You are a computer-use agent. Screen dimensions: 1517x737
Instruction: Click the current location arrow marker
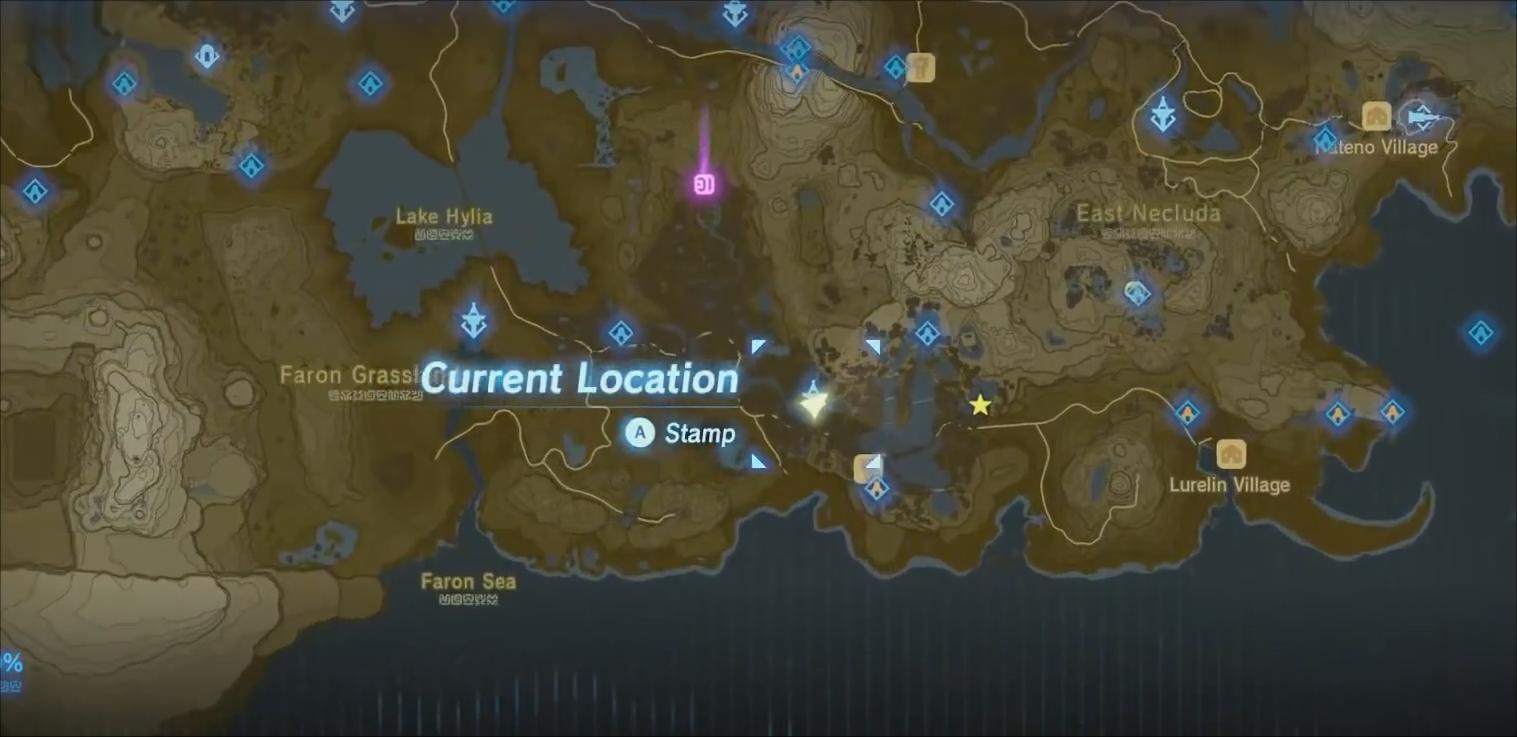click(815, 403)
